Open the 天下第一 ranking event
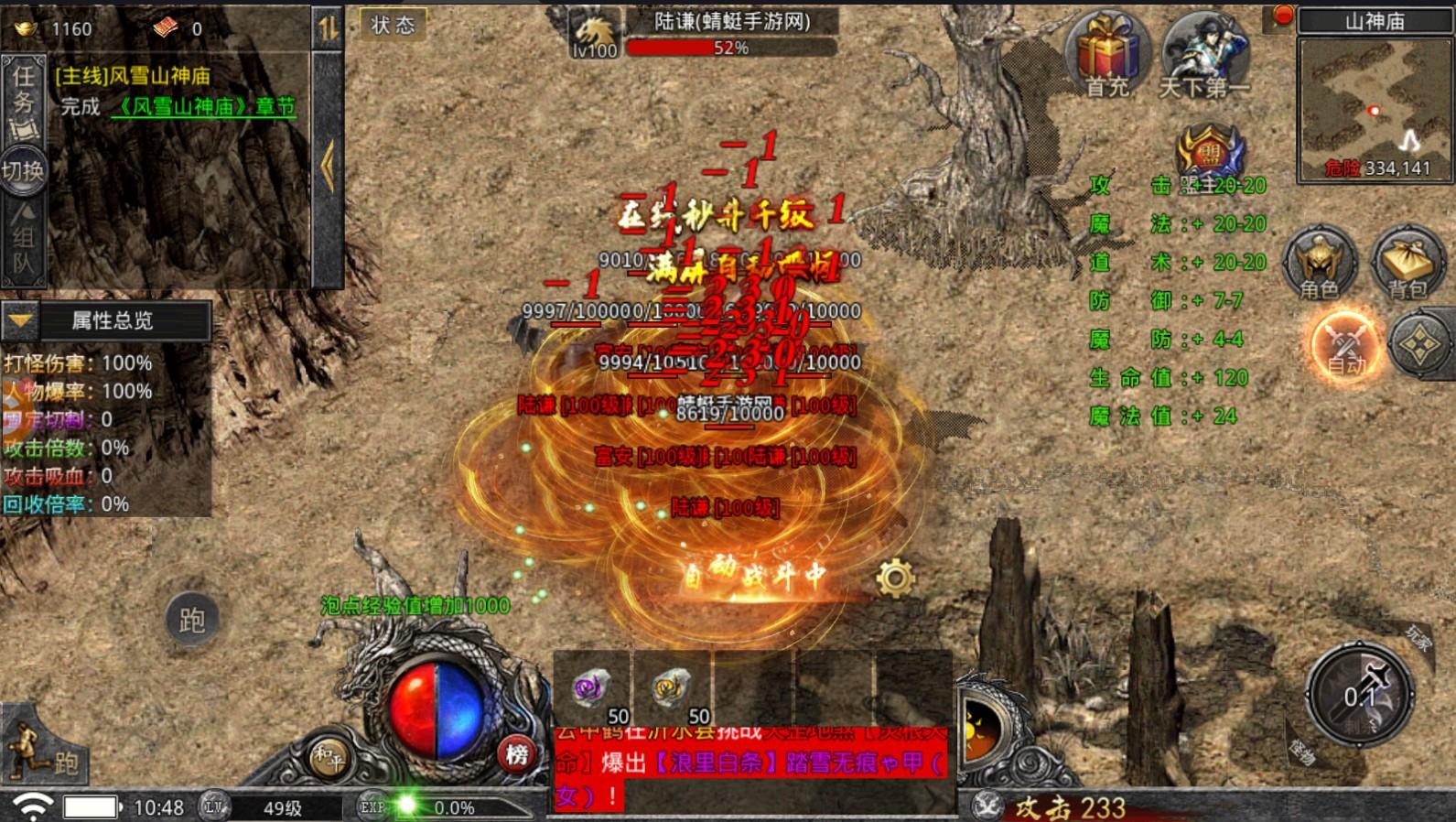 pyautogui.click(x=1204, y=55)
